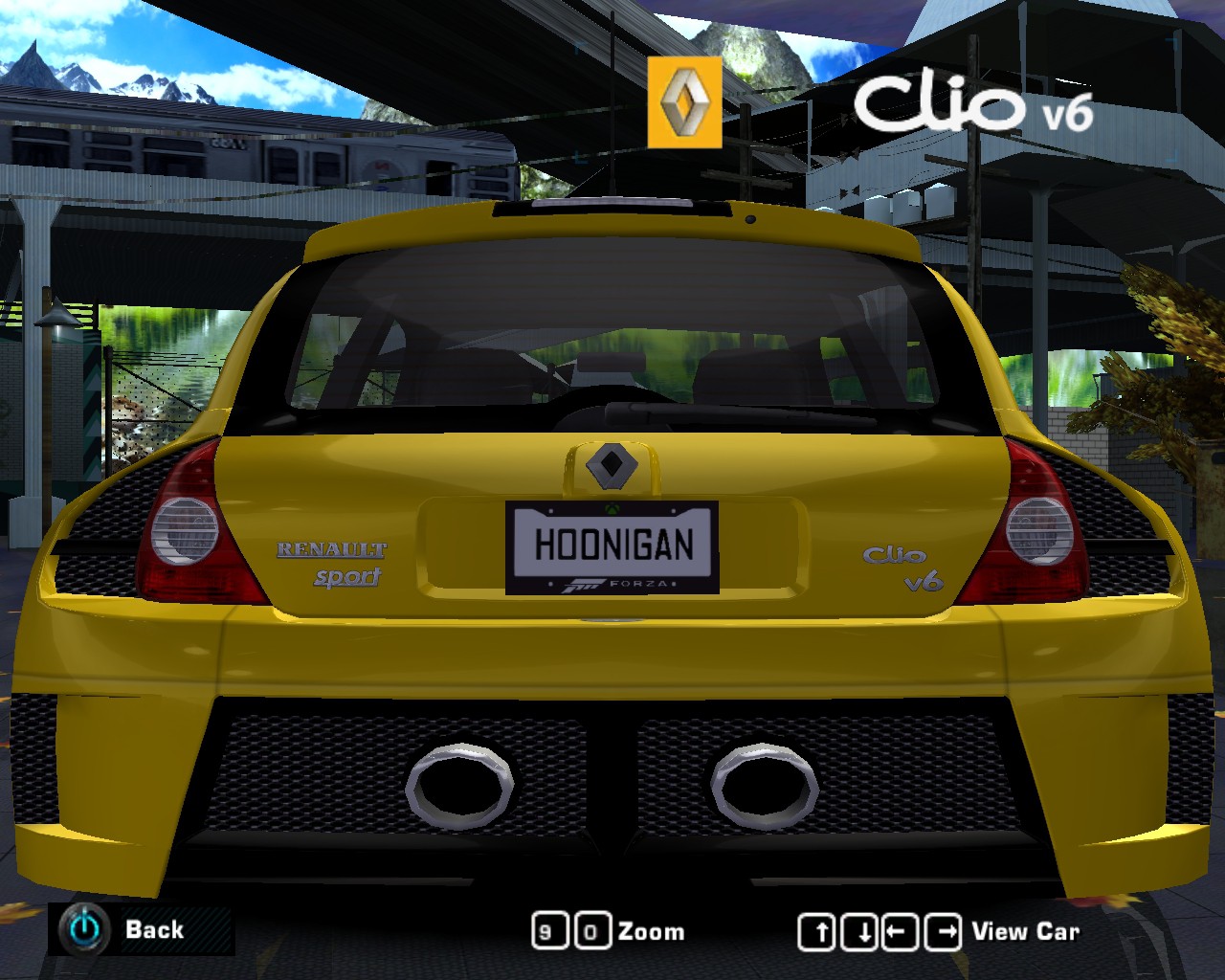Click the Back button
This screenshot has width=1225, height=980.
click(x=156, y=929)
